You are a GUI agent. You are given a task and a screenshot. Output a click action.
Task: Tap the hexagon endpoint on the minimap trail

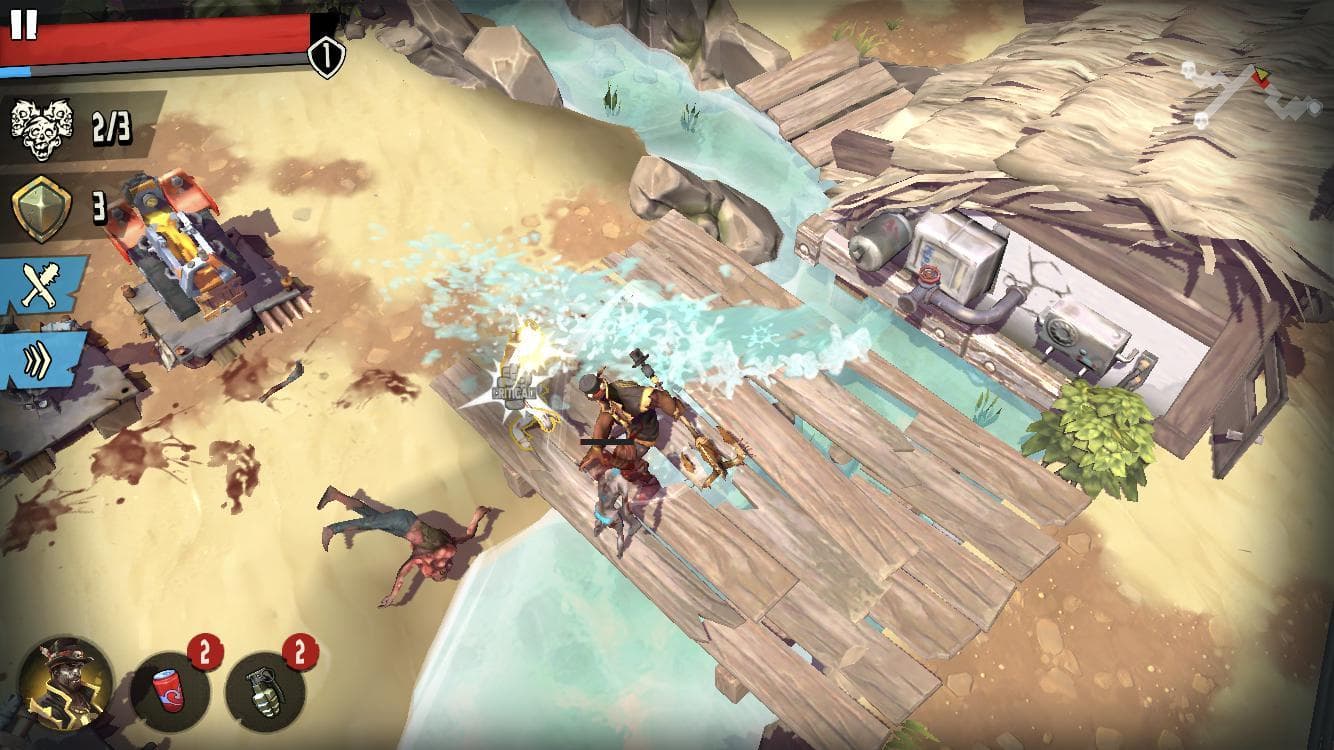point(1314,106)
